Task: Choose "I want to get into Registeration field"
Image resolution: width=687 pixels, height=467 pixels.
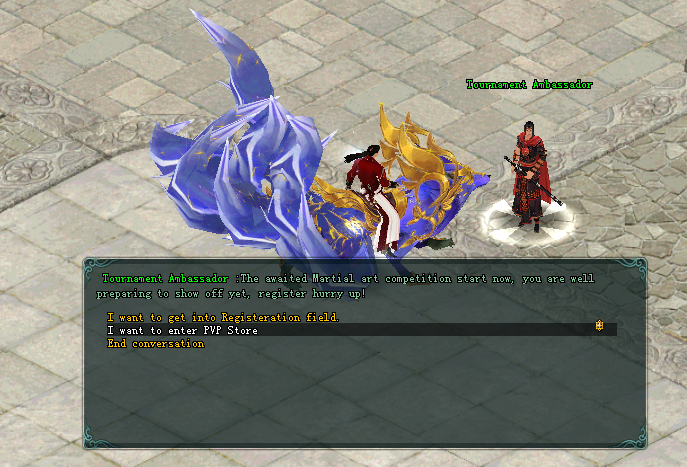Action: pyautogui.click(x=223, y=317)
